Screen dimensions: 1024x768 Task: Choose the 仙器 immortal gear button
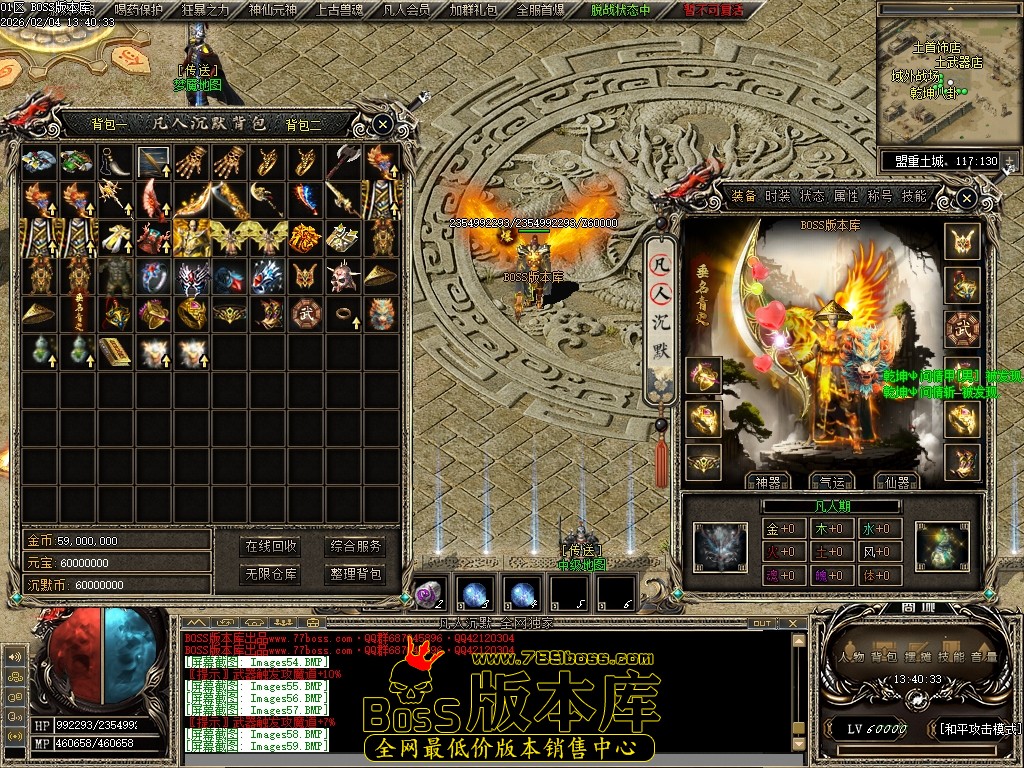tap(896, 481)
